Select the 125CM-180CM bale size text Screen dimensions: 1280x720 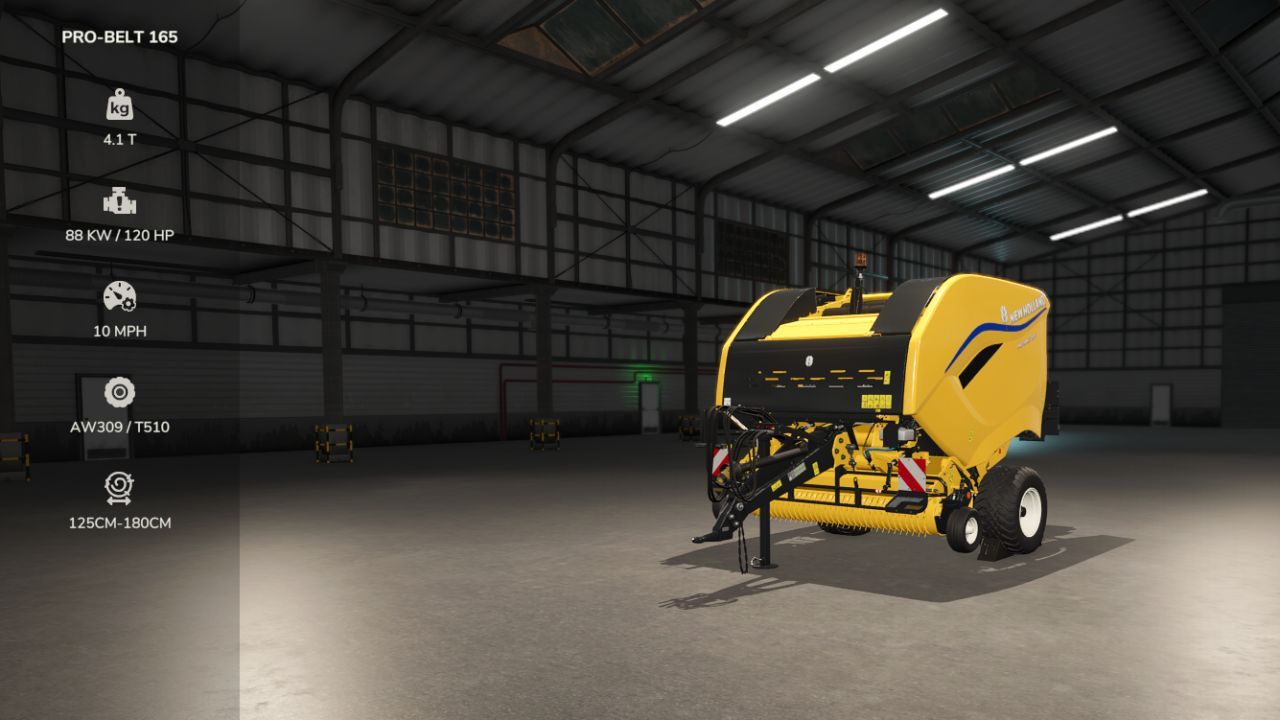pos(120,521)
